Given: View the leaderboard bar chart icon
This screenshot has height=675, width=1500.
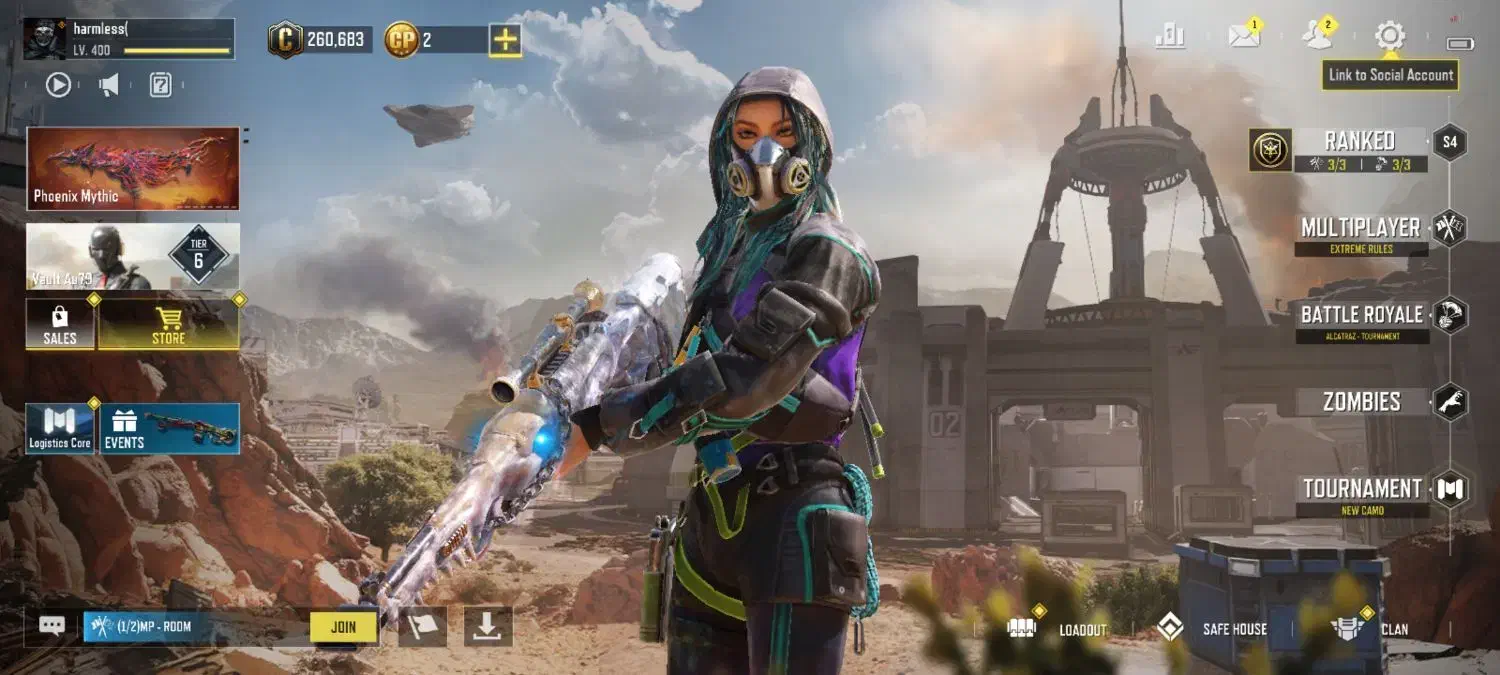Looking at the screenshot, I should tap(1169, 37).
